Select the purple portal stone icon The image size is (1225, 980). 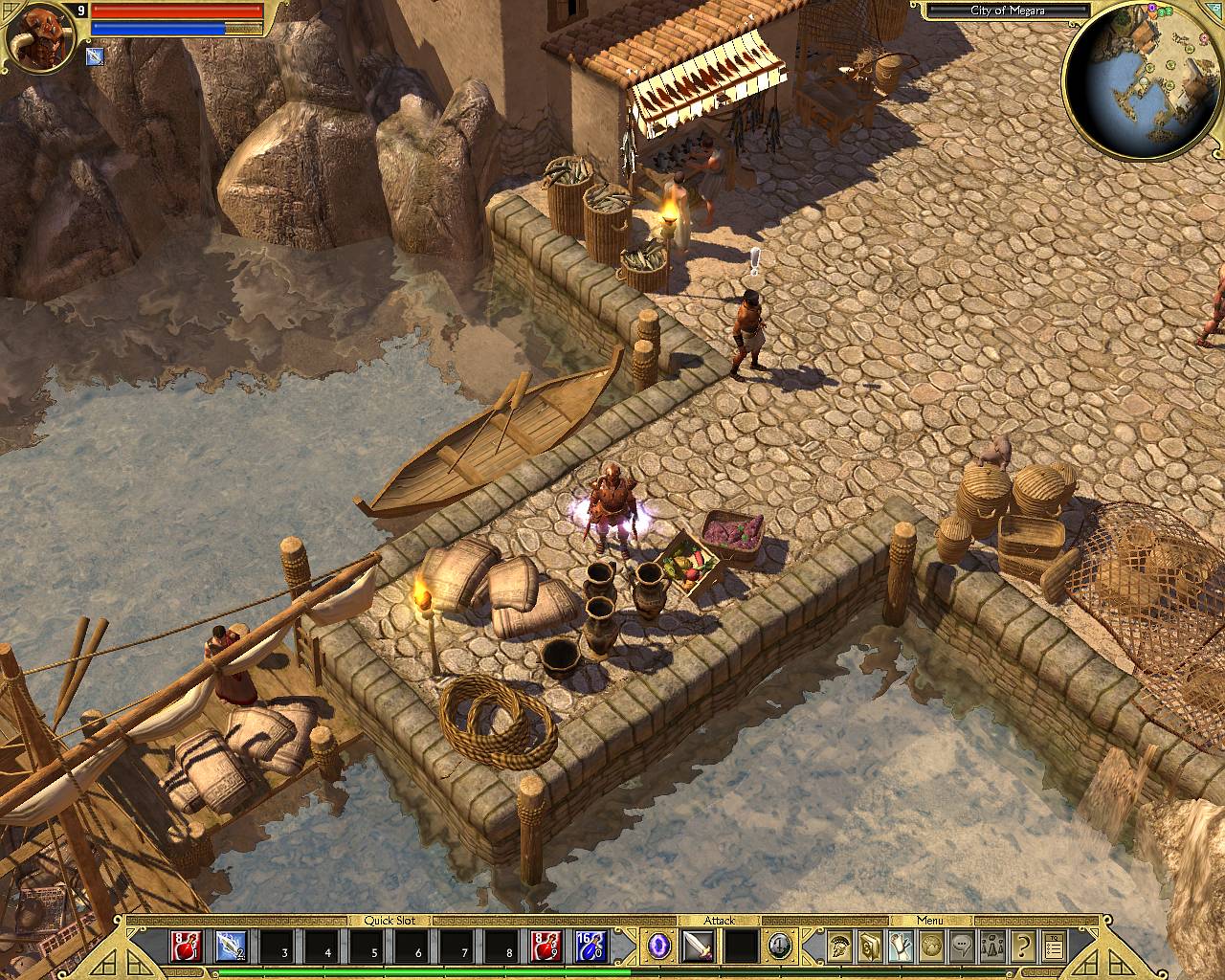tap(659, 946)
